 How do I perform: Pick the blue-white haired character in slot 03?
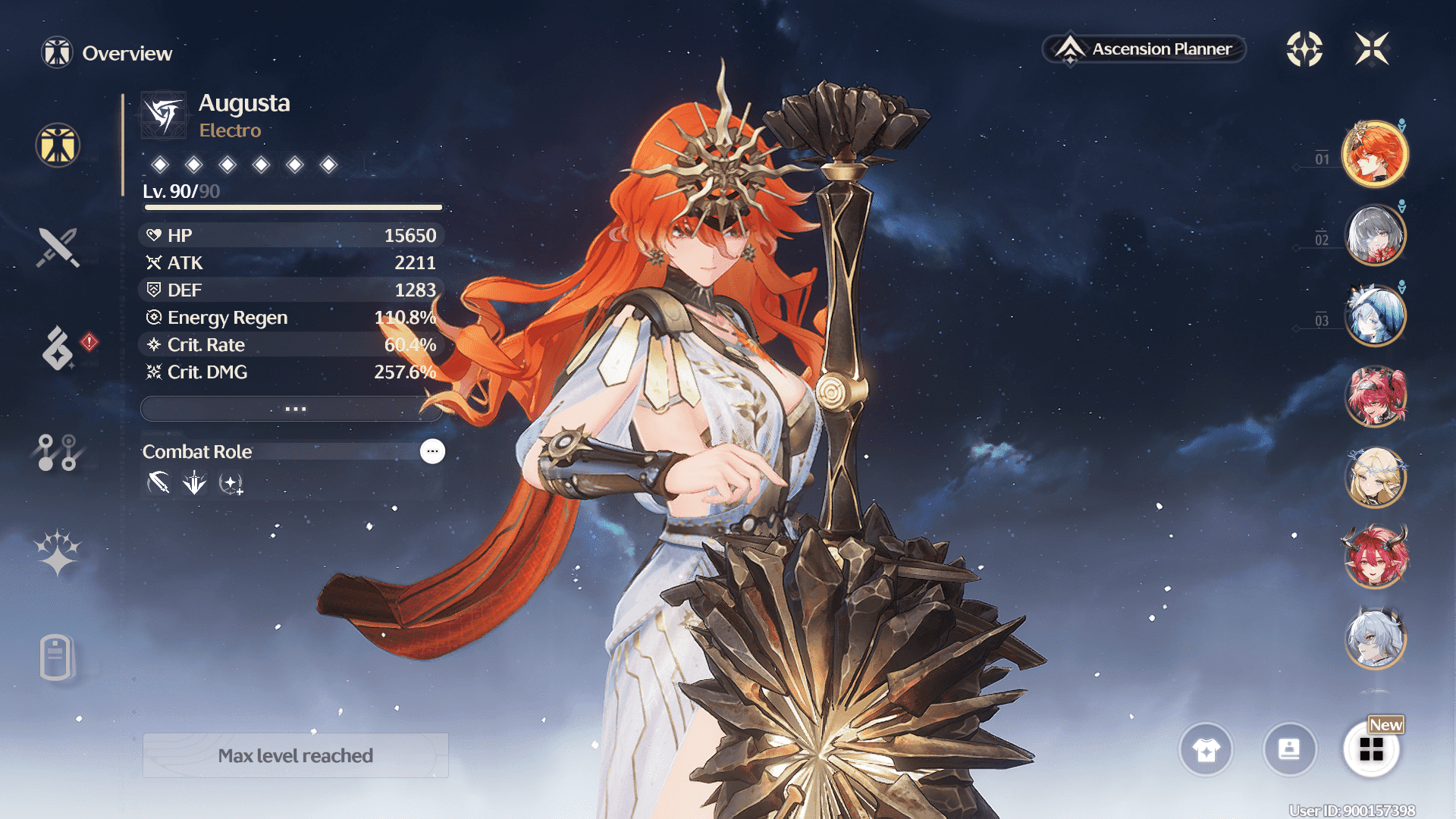coord(1374,315)
